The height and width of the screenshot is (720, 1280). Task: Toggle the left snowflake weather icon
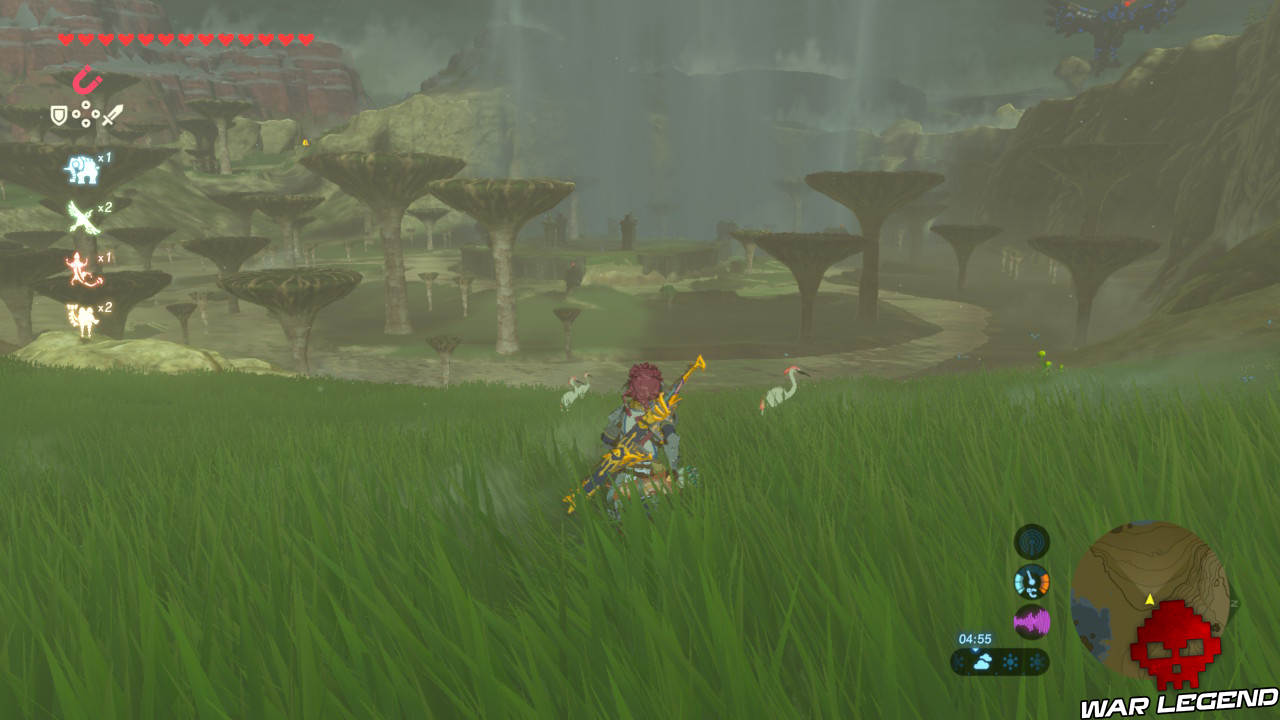point(1010,660)
